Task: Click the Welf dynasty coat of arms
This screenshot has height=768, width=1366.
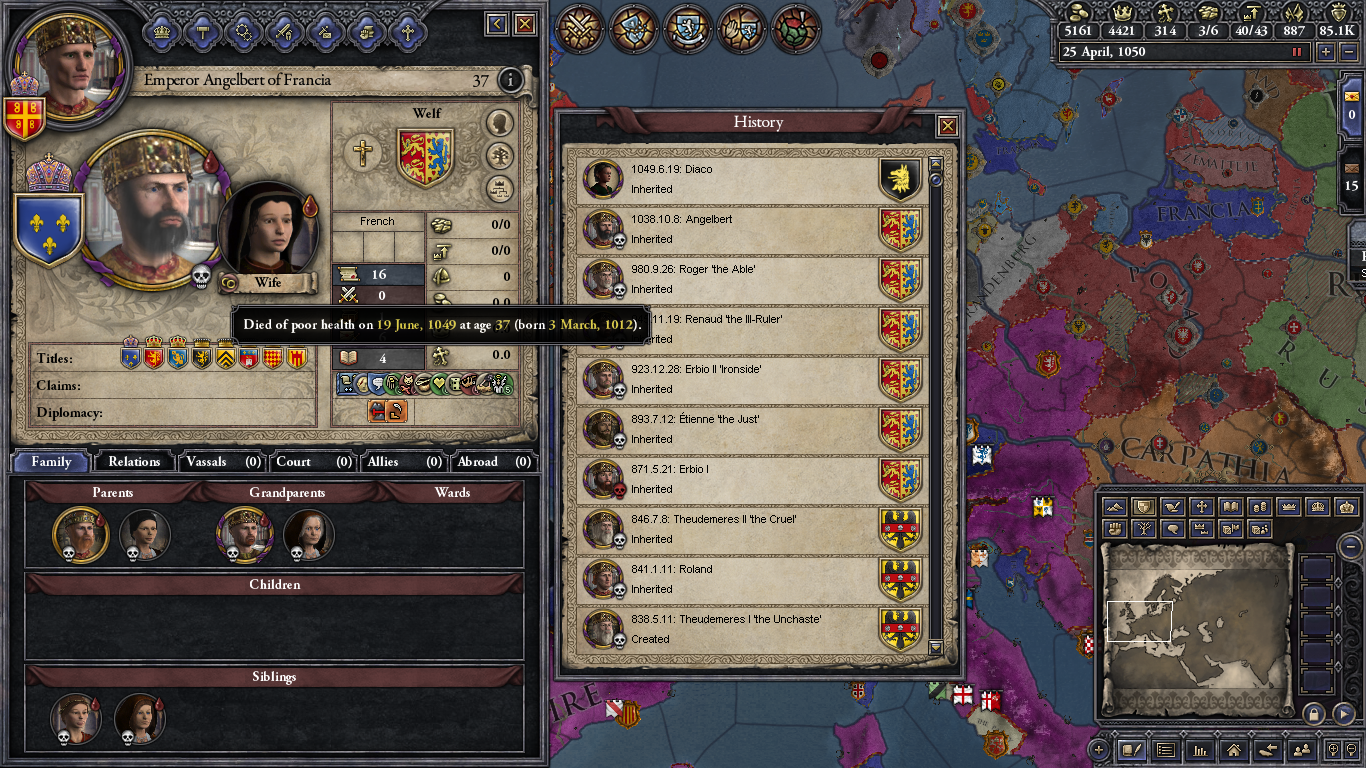Action: [x=426, y=157]
